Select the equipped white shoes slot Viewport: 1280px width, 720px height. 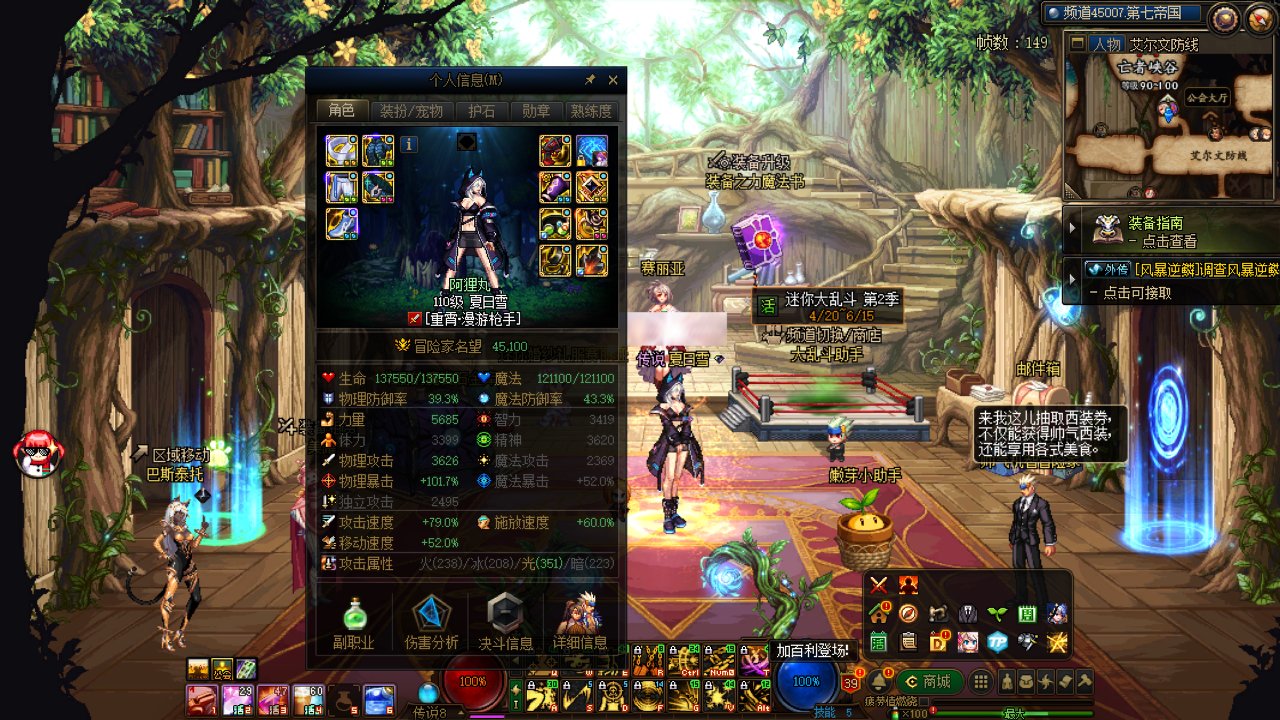[342, 224]
